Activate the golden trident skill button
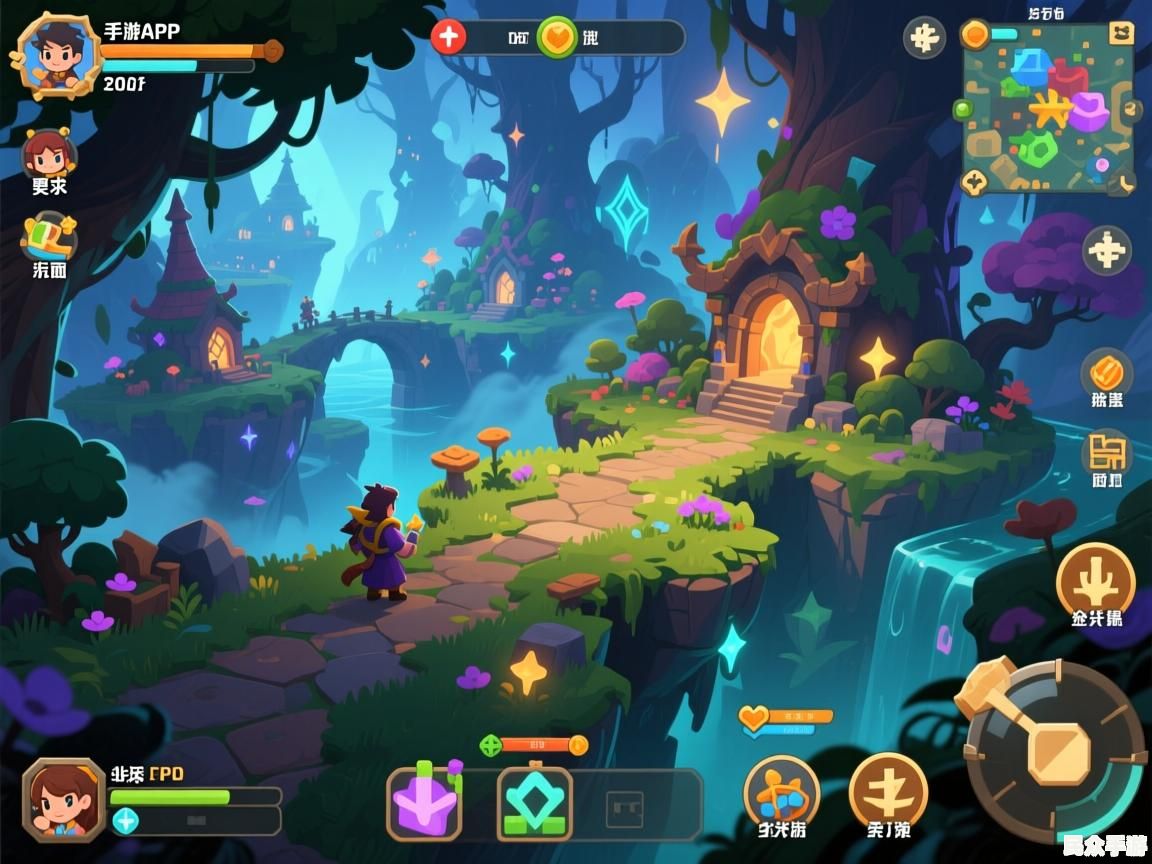 (1096, 580)
